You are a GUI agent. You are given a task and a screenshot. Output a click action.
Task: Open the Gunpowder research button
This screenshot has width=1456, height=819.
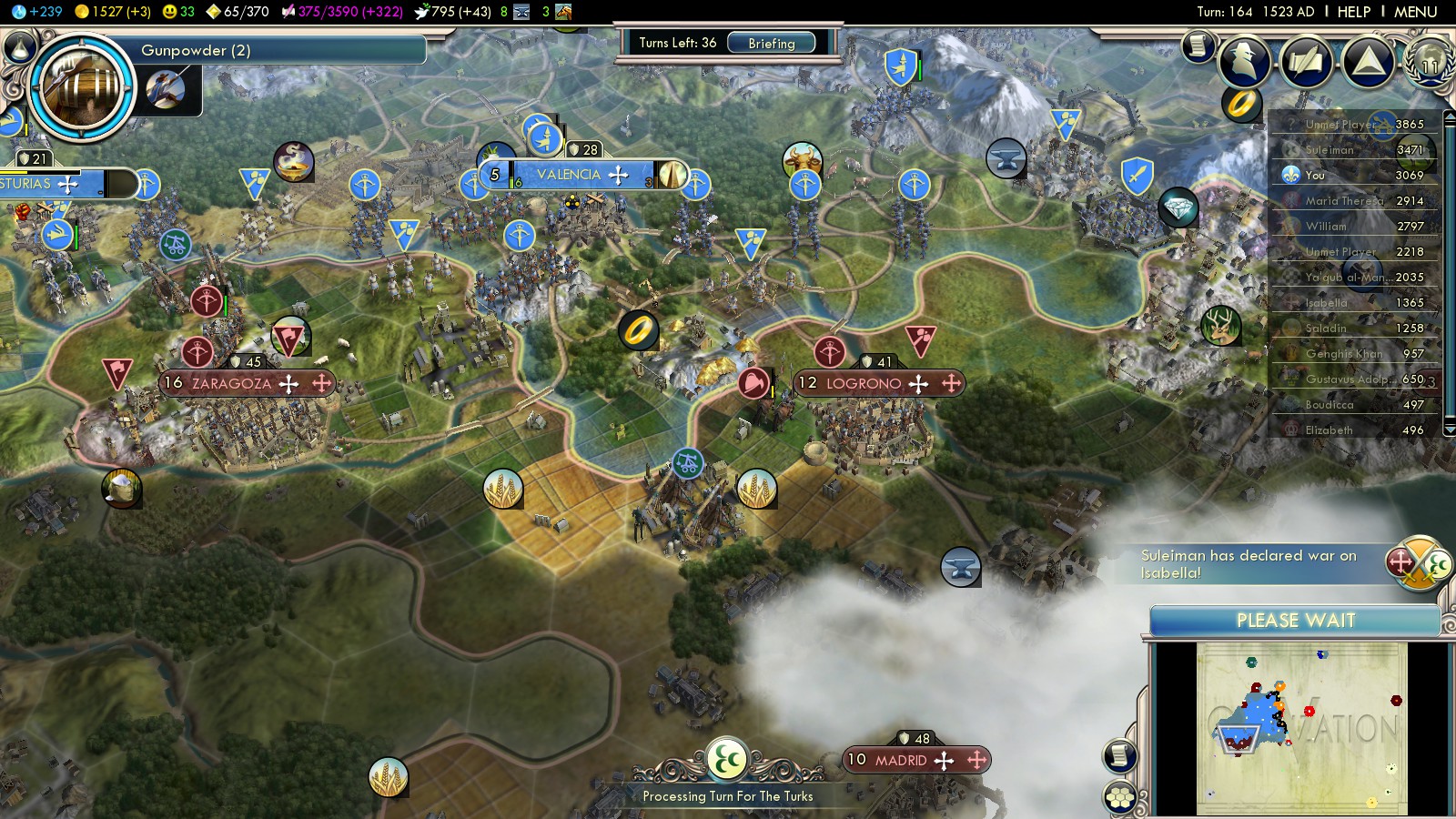(x=82, y=86)
